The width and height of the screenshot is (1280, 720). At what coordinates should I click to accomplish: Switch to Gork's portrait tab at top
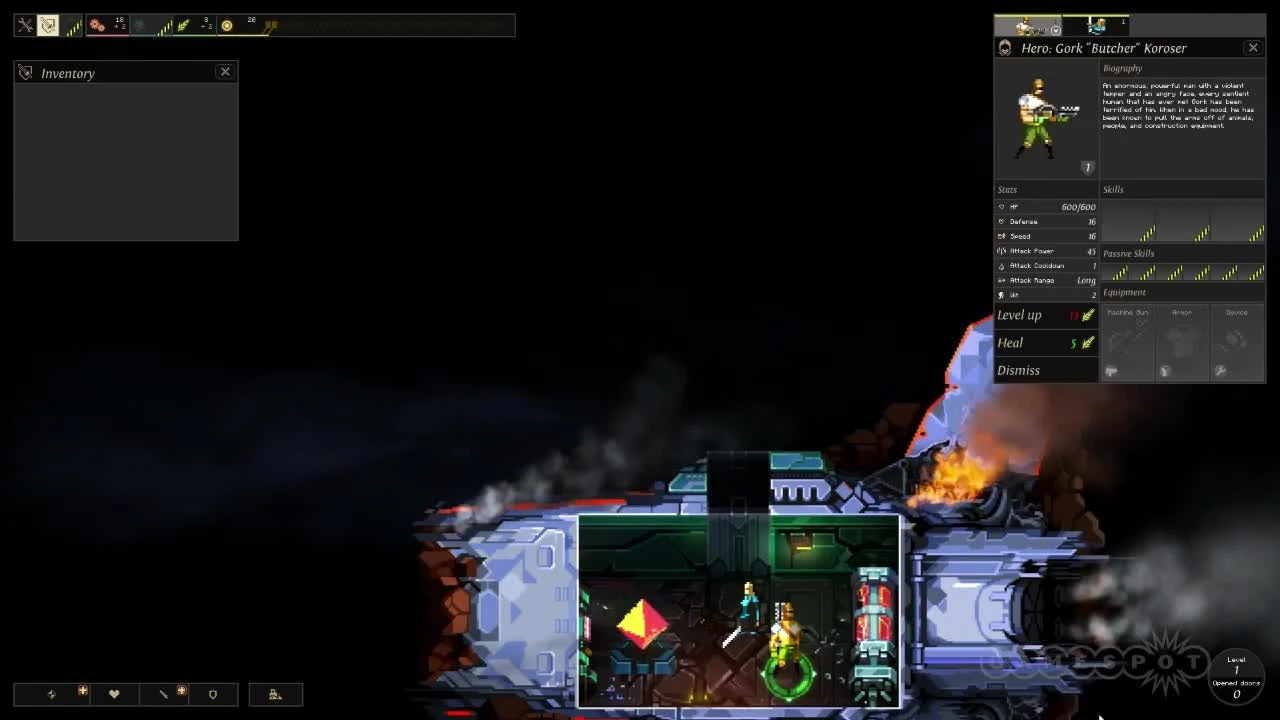coord(1025,26)
